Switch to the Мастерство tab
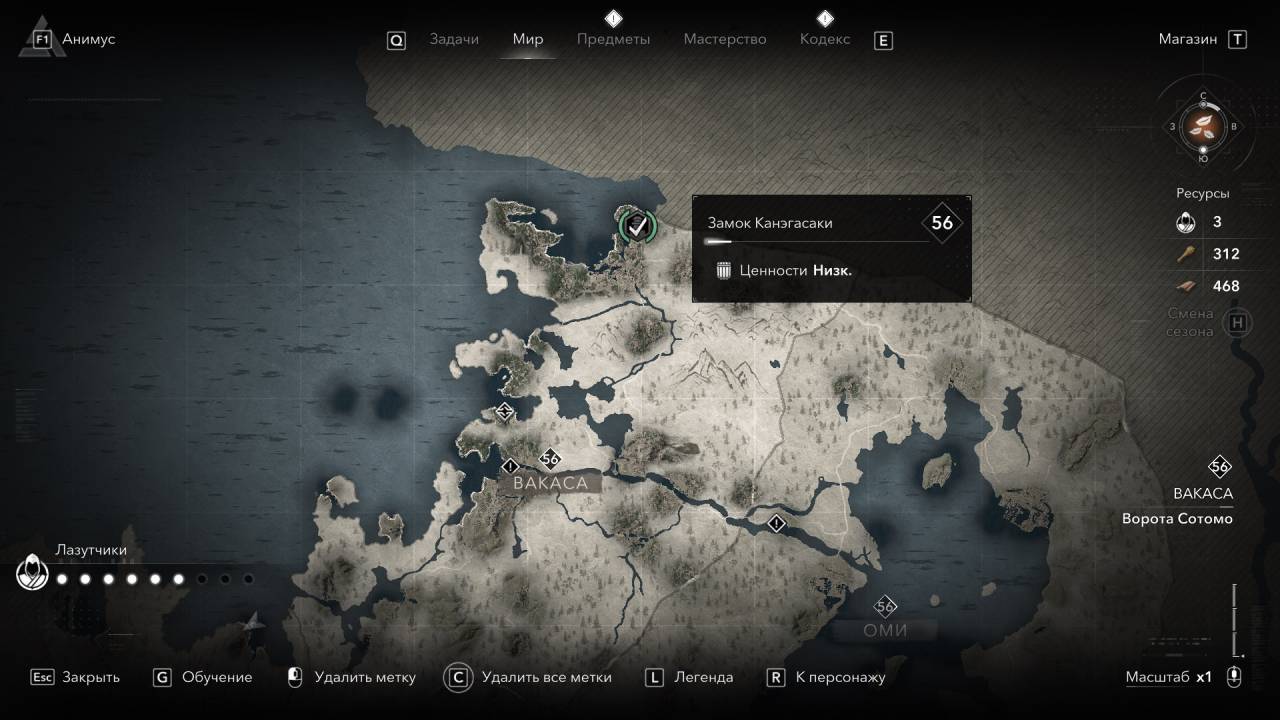1280x720 pixels. 725,39
